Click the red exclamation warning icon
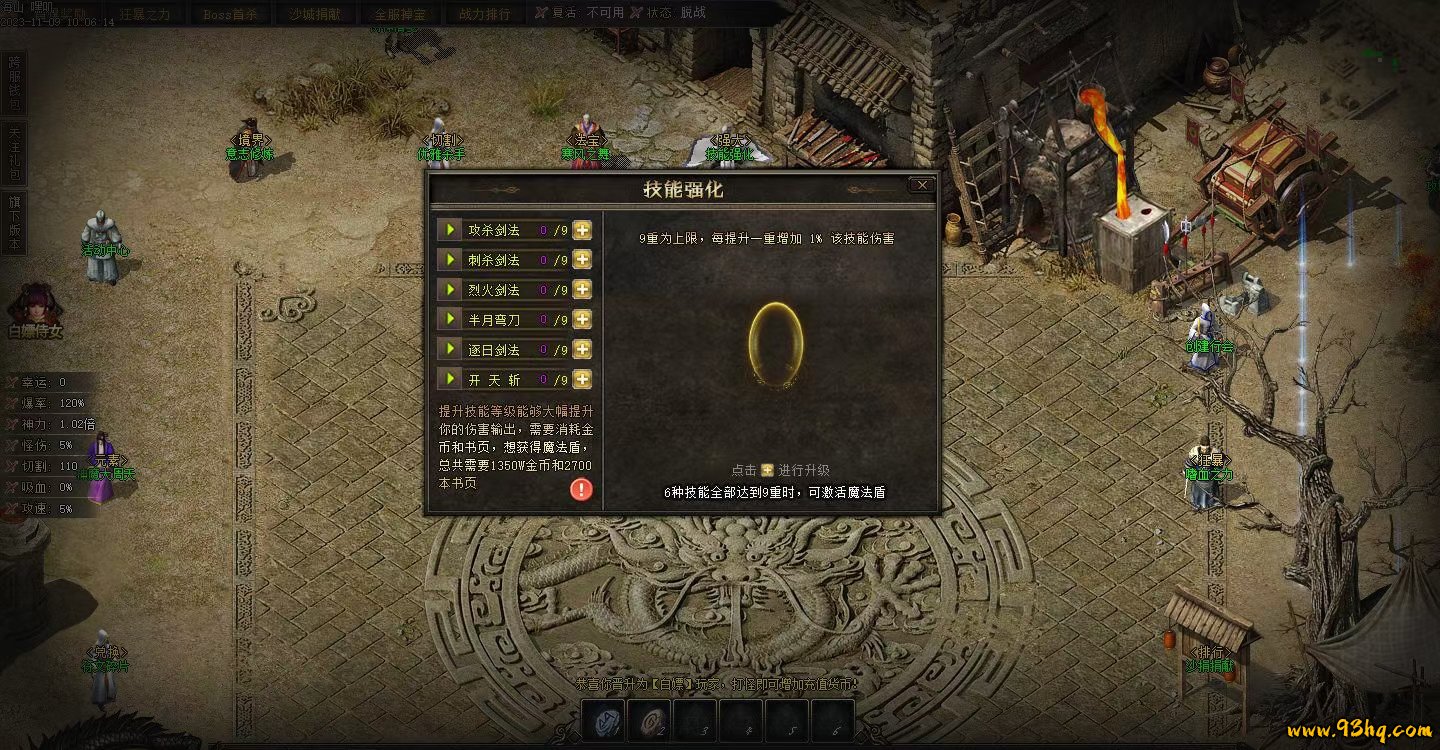The width and height of the screenshot is (1440, 750). [581, 489]
